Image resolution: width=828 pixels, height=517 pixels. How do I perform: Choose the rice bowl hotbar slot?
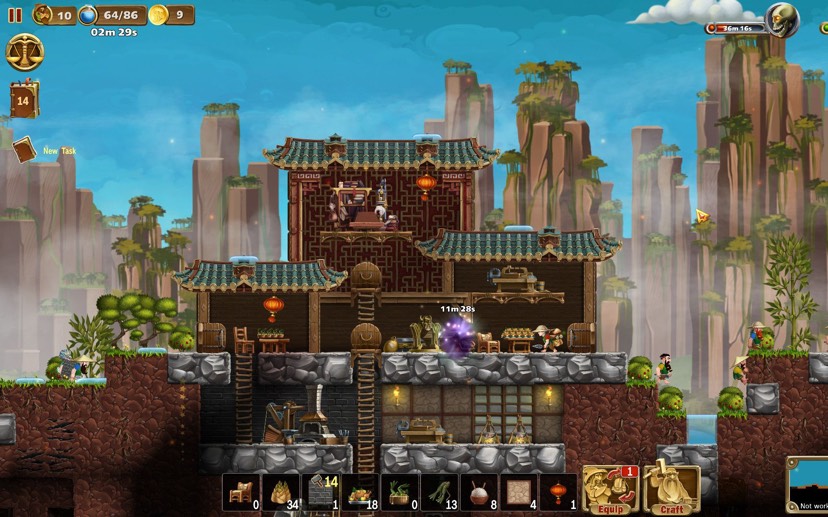479,492
